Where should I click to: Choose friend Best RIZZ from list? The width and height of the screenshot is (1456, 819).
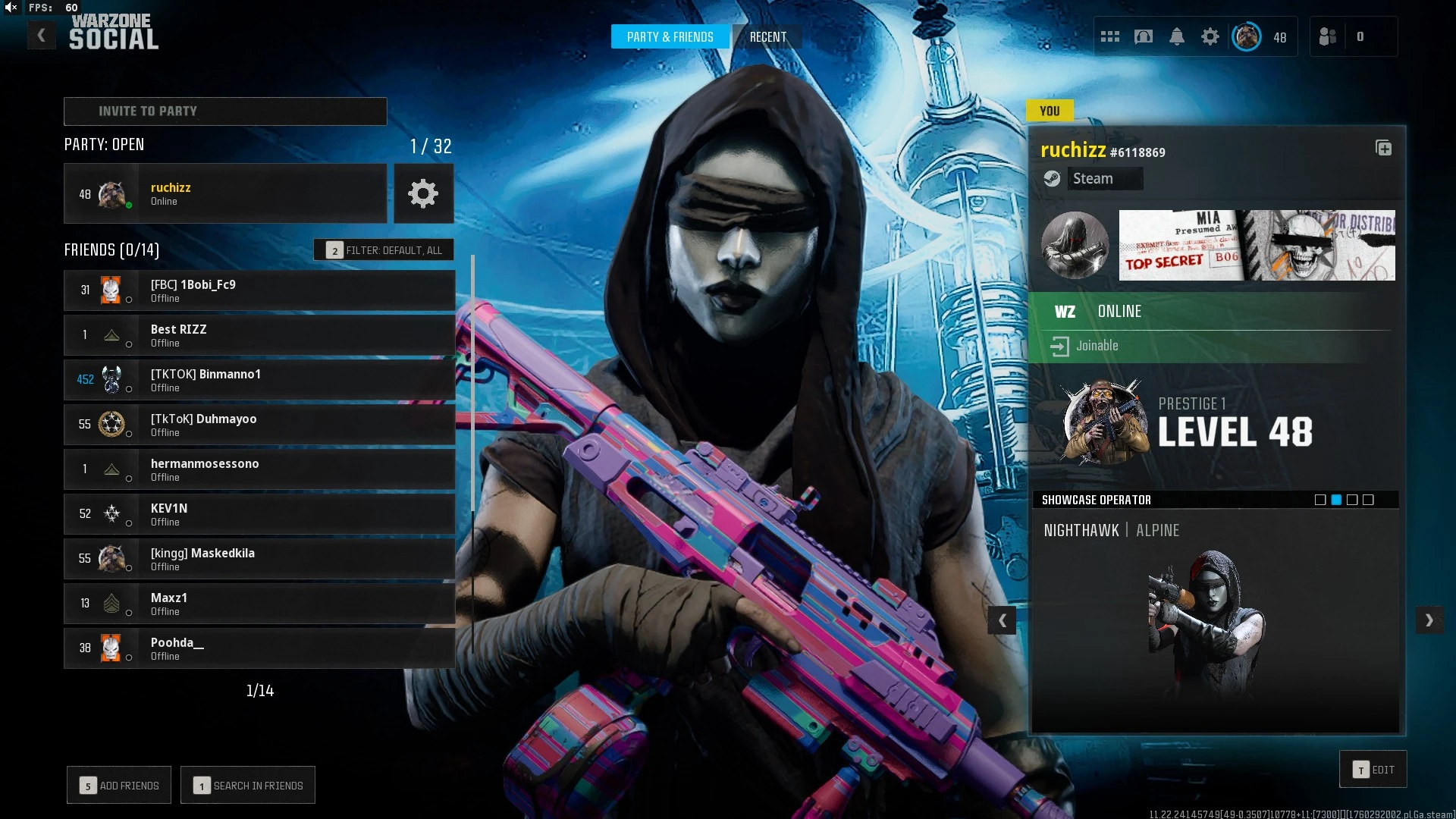click(259, 335)
